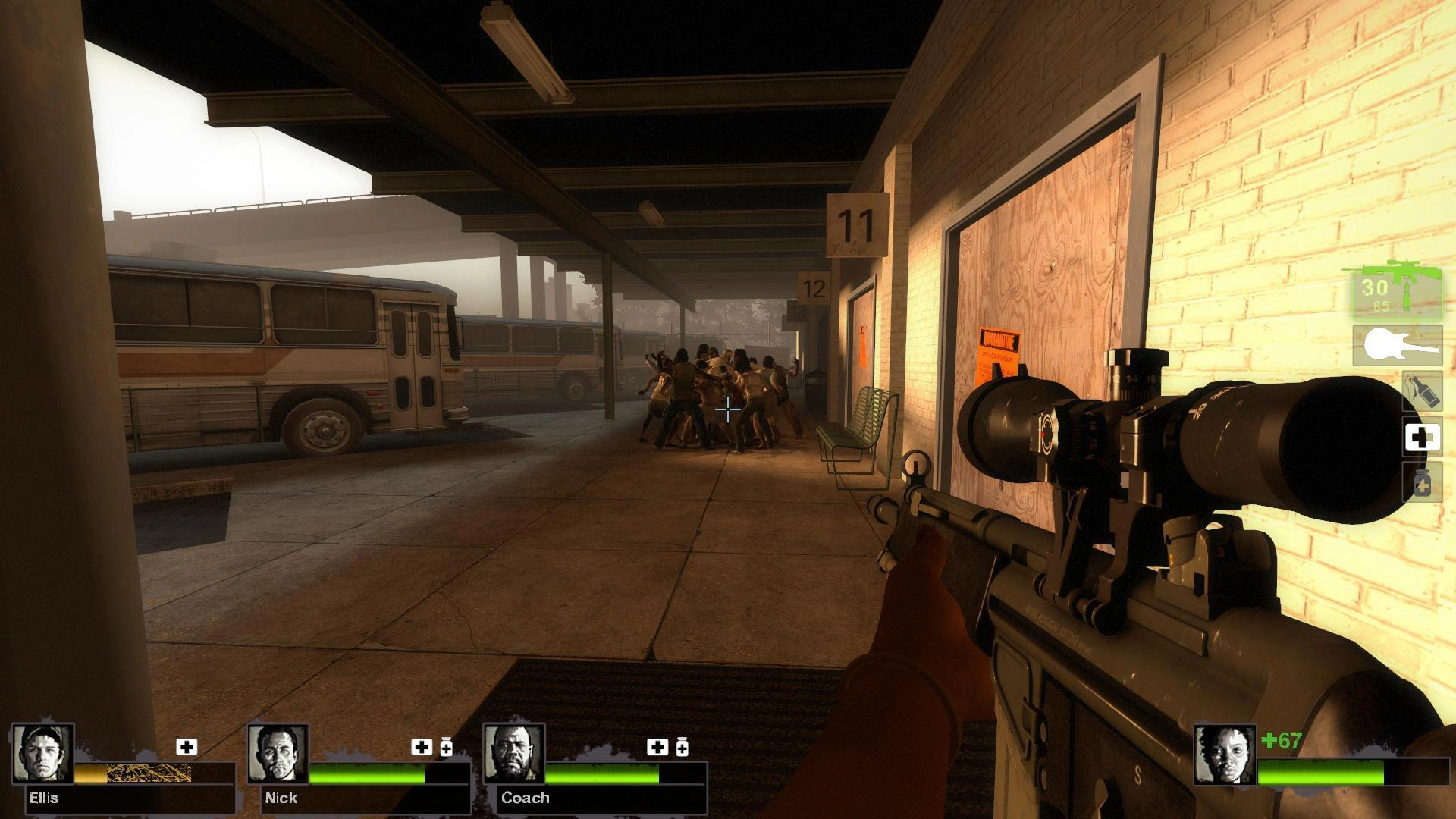Click Ellis's teammate portrait

pos(43,754)
